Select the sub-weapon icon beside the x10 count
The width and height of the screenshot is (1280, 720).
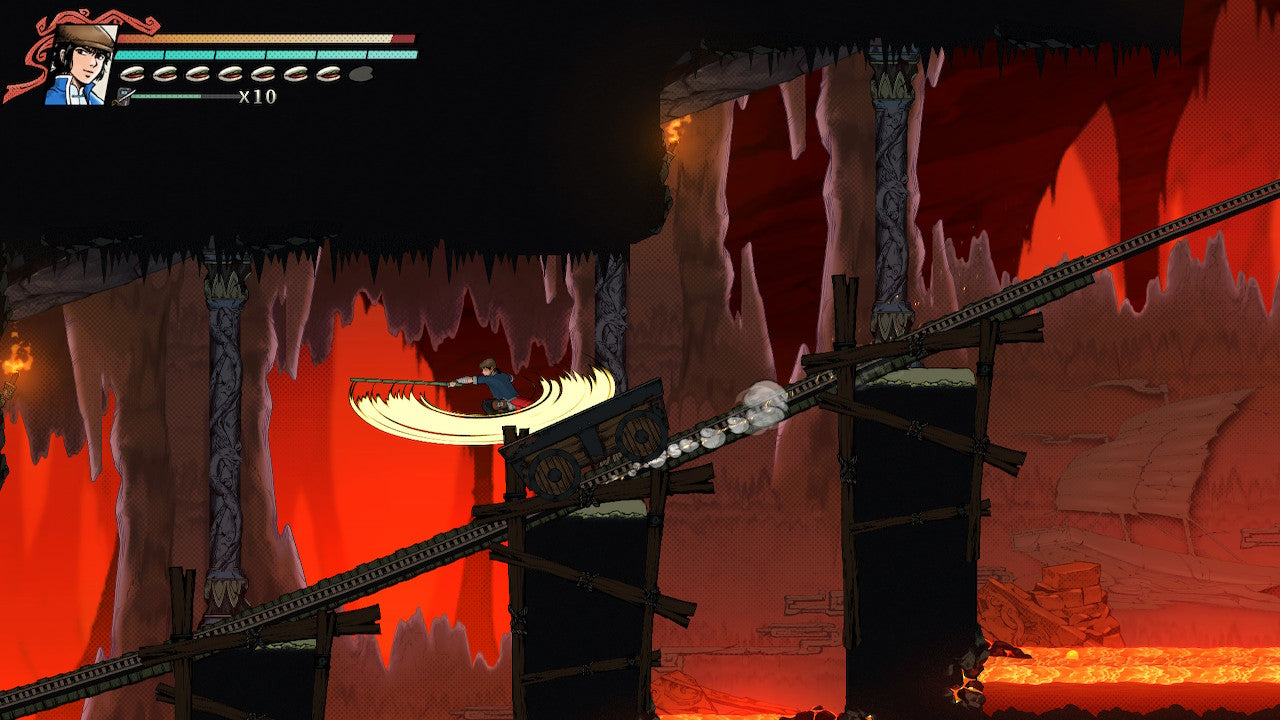tap(123, 97)
